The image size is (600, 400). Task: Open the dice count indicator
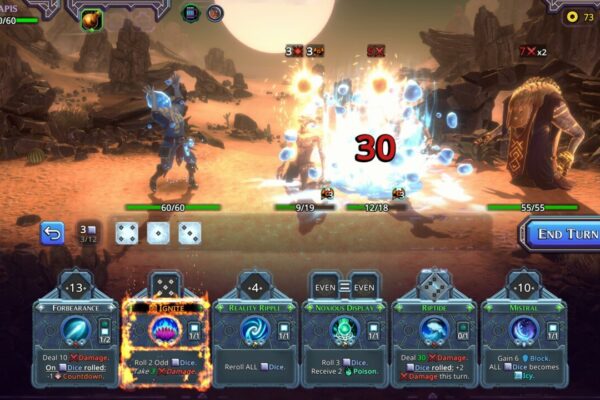[87, 233]
